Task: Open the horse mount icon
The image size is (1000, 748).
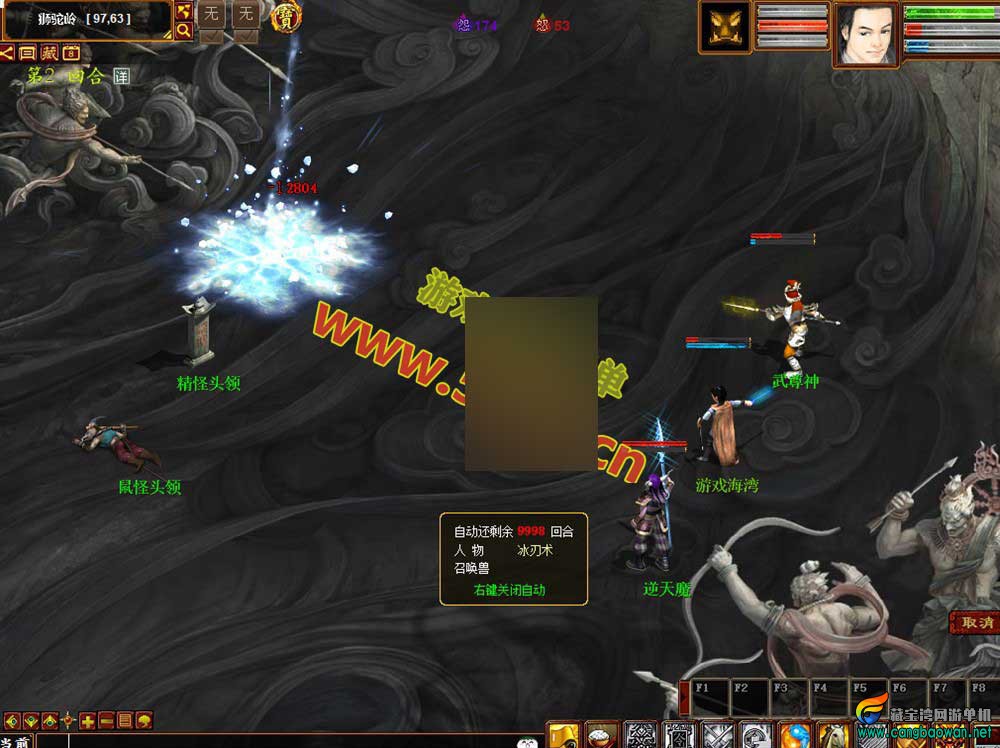Action: pos(833,735)
